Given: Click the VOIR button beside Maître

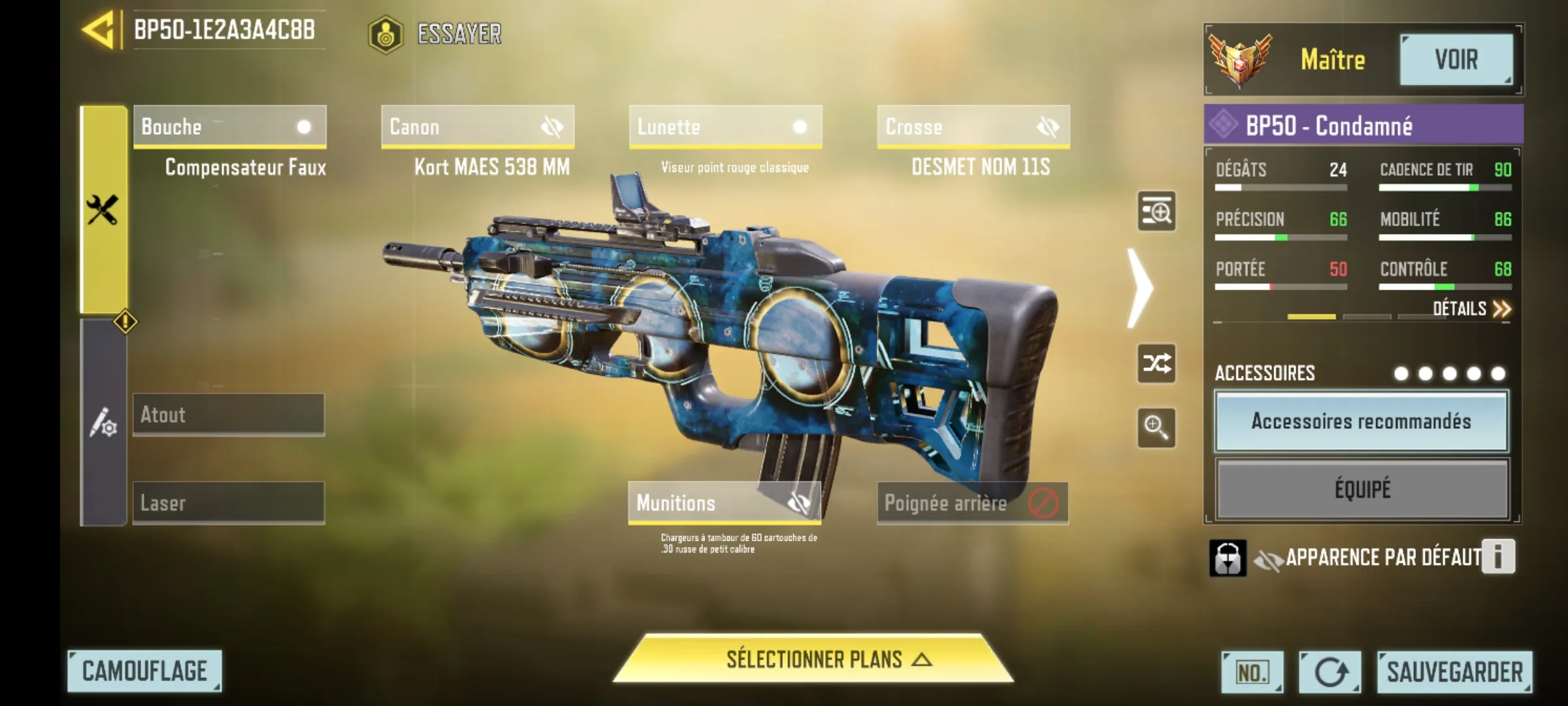Looking at the screenshot, I should tap(1456, 60).
